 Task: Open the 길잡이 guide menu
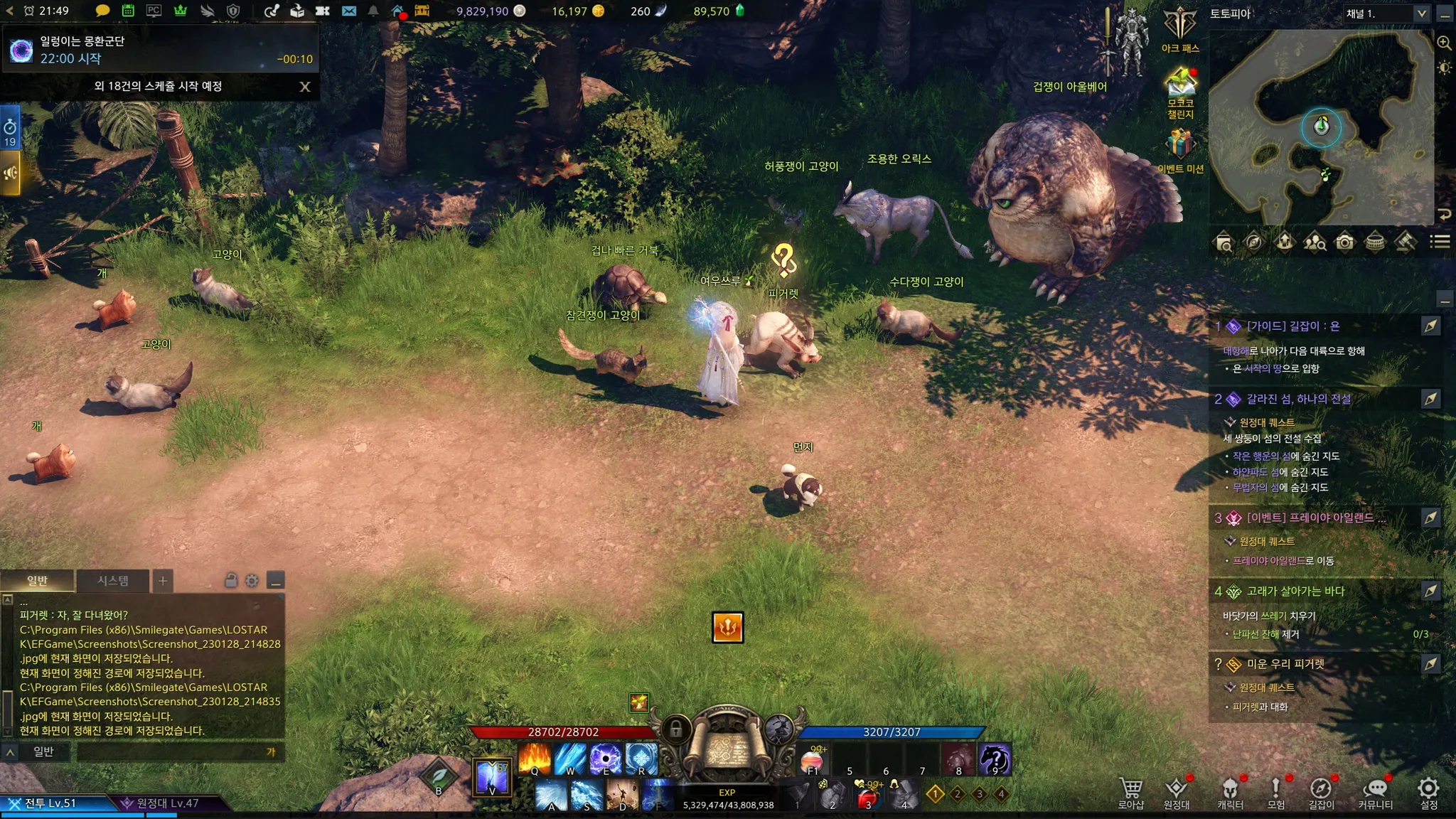(x=1321, y=792)
